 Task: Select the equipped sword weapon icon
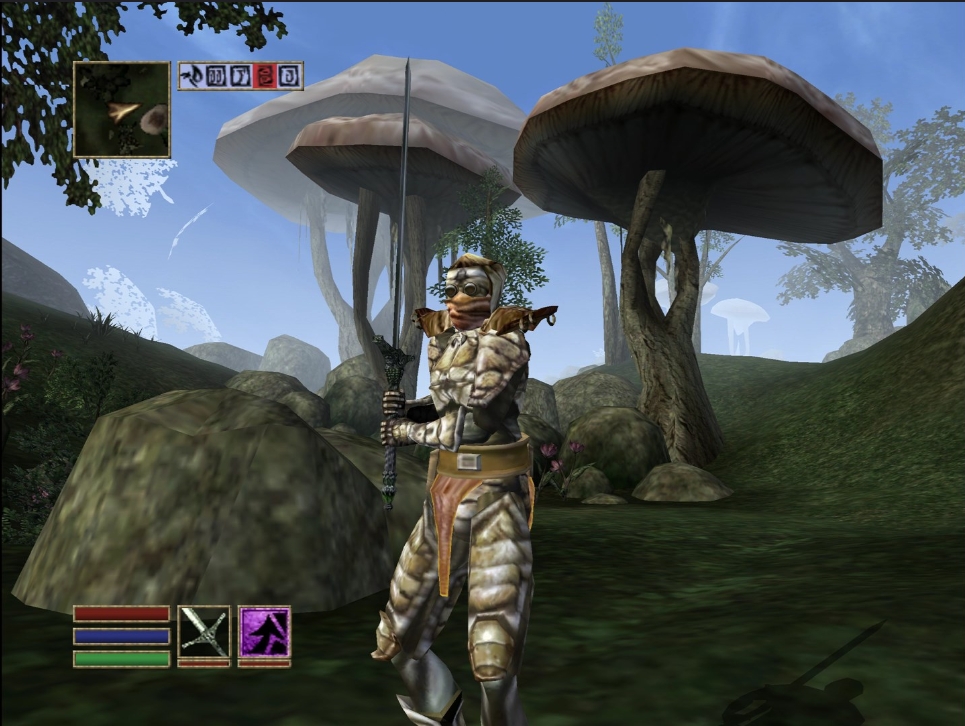204,631
